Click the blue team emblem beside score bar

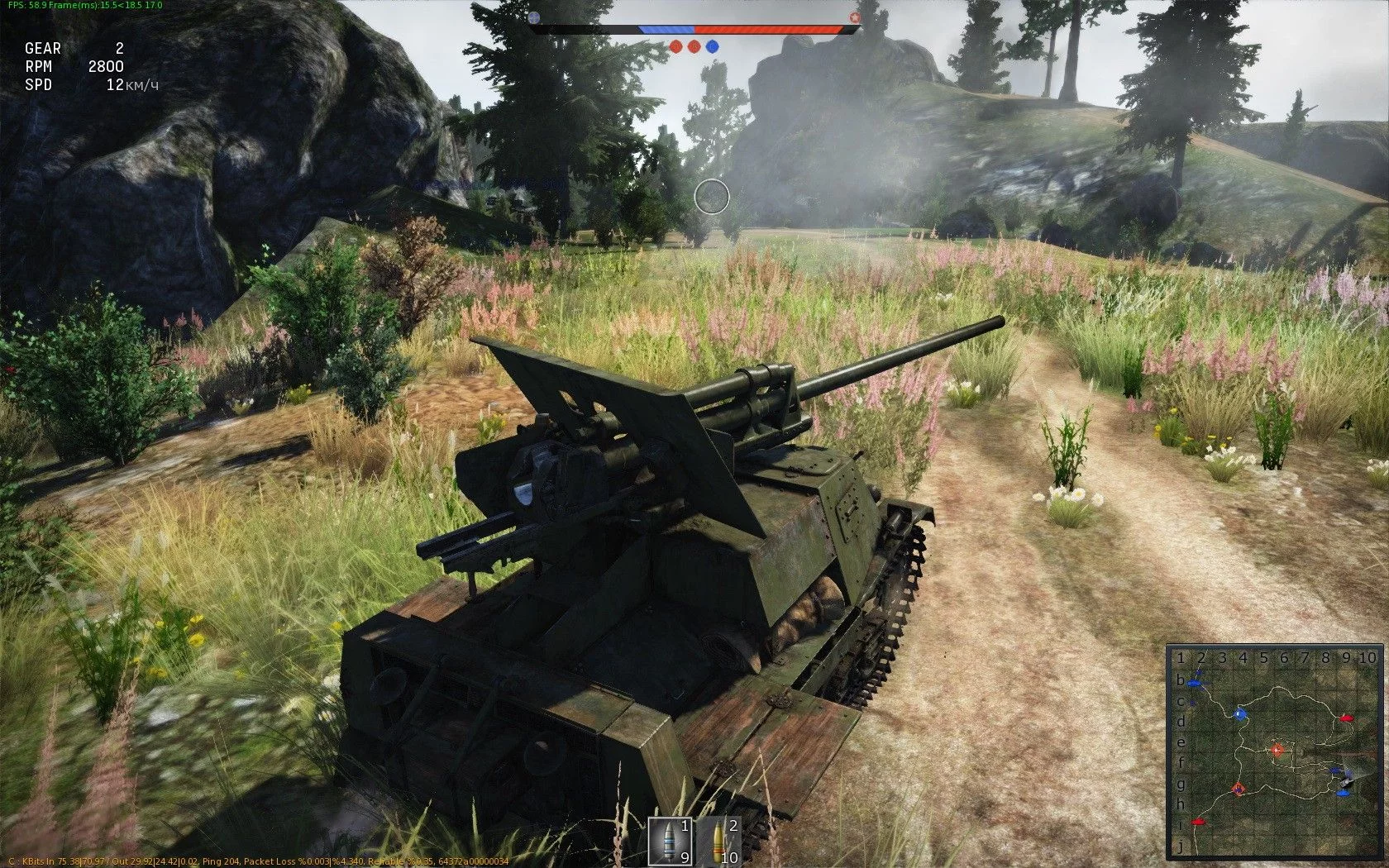point(534,17)
